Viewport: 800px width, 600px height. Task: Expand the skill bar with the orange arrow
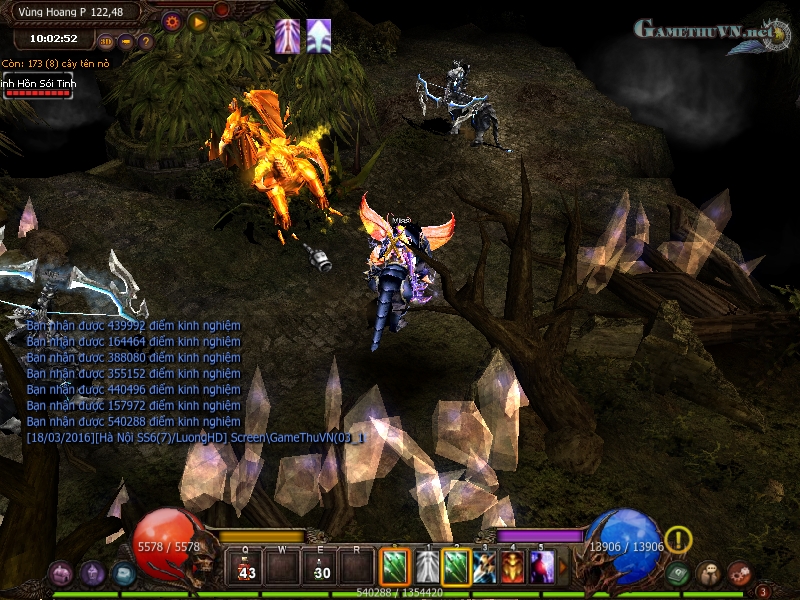point(563,568)
